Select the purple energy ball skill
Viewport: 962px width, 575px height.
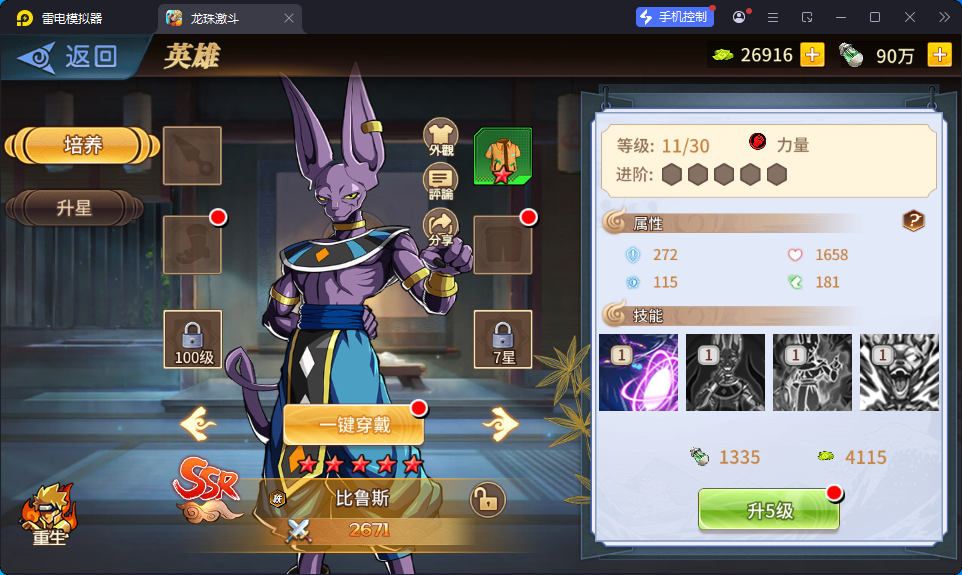[x=638, y=372]
